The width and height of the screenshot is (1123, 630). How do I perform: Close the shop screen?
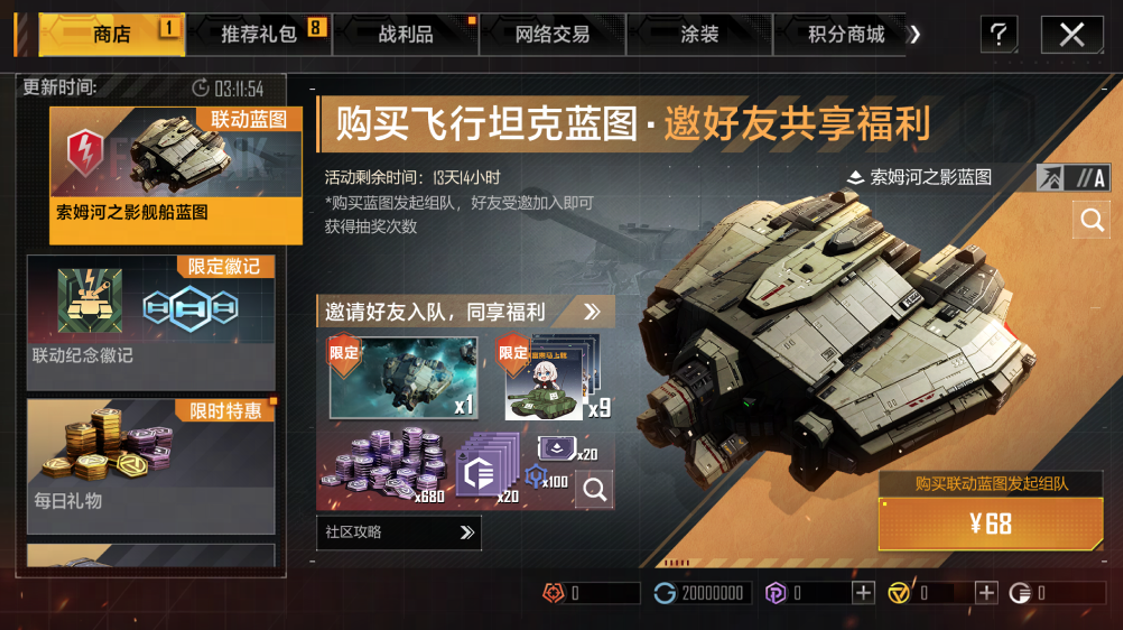1071,35
